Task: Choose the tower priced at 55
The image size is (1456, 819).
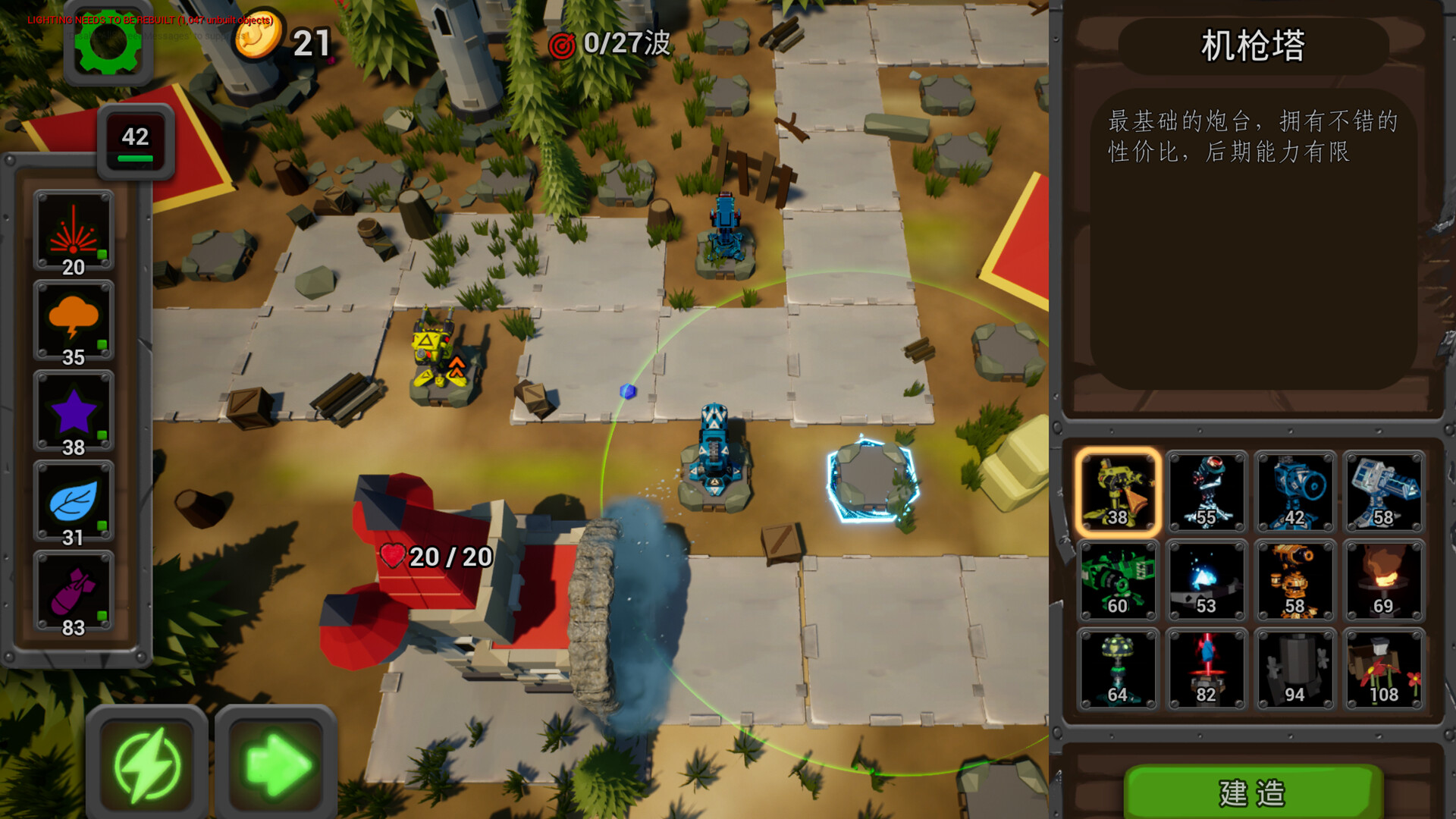Action: click(1207, 492)
